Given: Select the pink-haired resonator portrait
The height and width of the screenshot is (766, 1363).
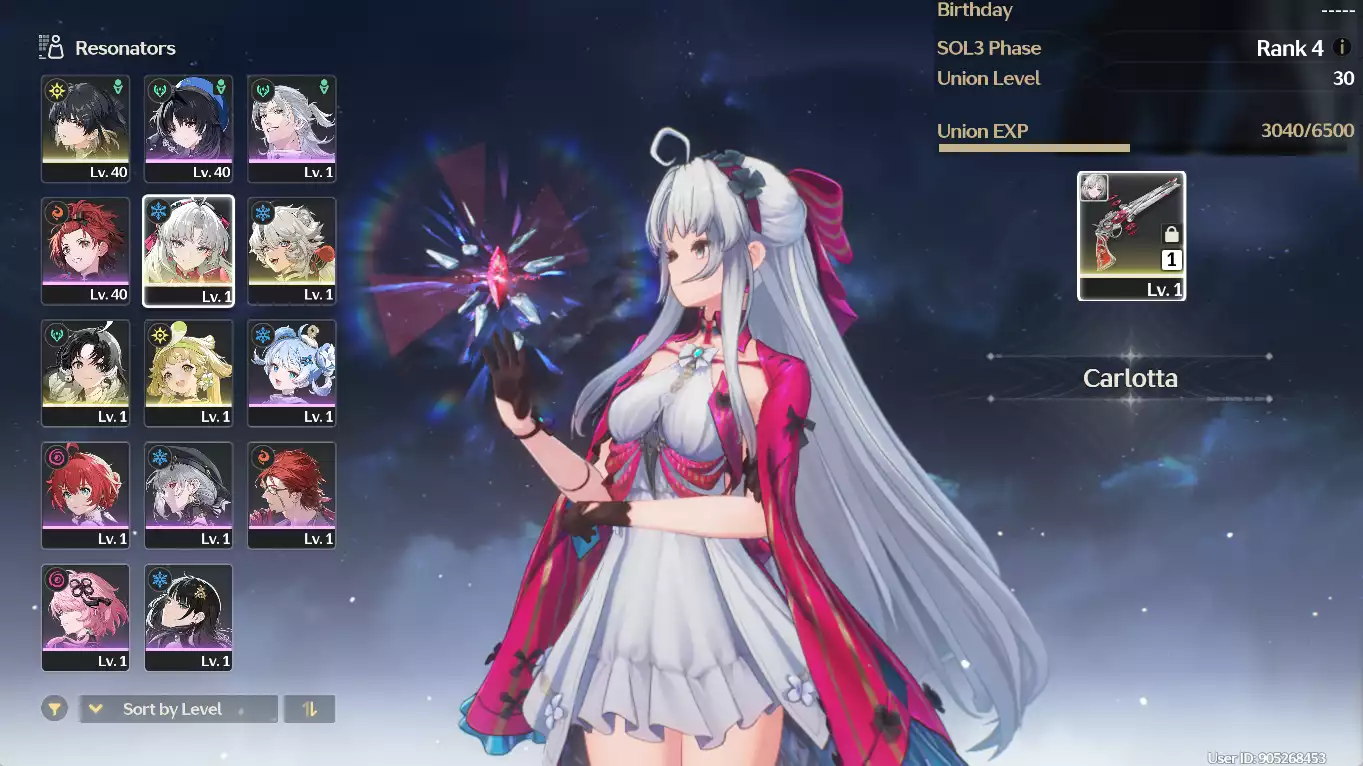Looking at the screenshot, I should pyautogui.click(x=85, y=616).
